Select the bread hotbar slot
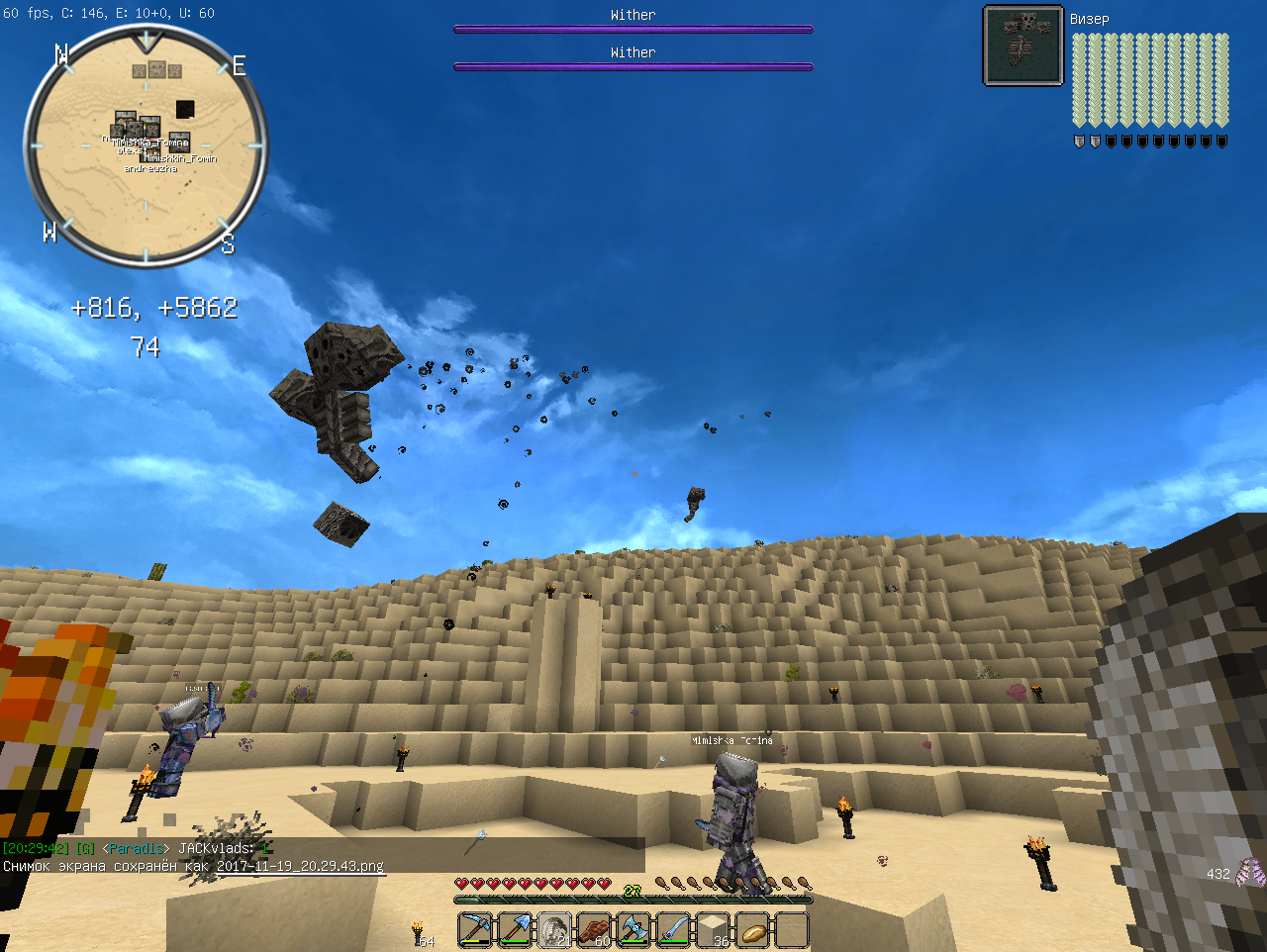This screenshot has width=1267, height=952. coord(752,930)
